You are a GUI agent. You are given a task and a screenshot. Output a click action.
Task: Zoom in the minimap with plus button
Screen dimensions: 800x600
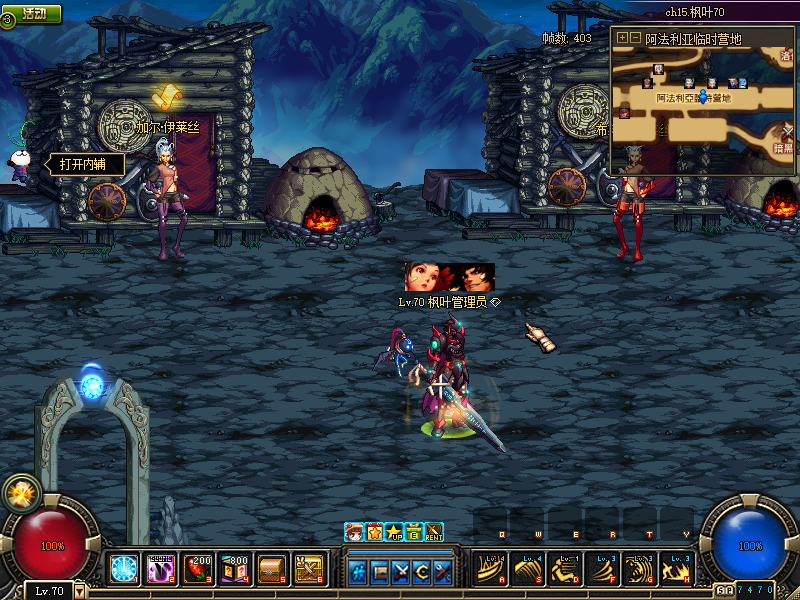(x=622, y=38)
